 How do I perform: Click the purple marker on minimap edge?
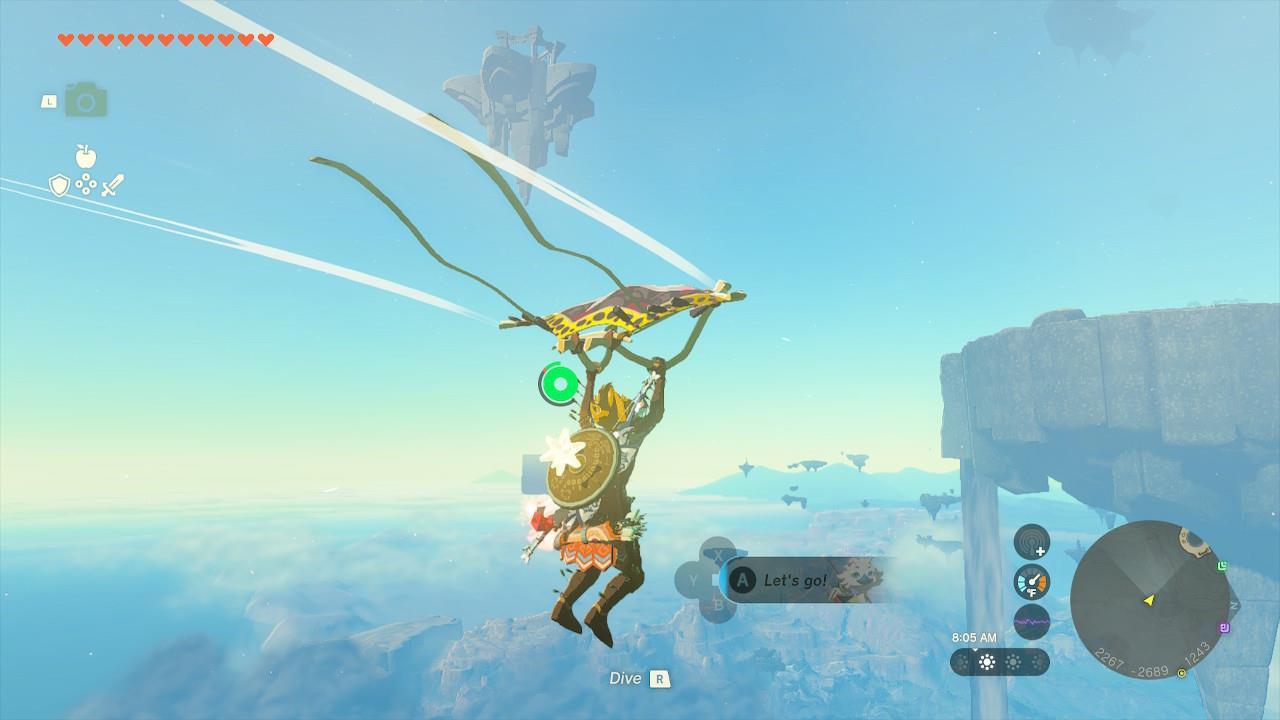pos(1225,628)
